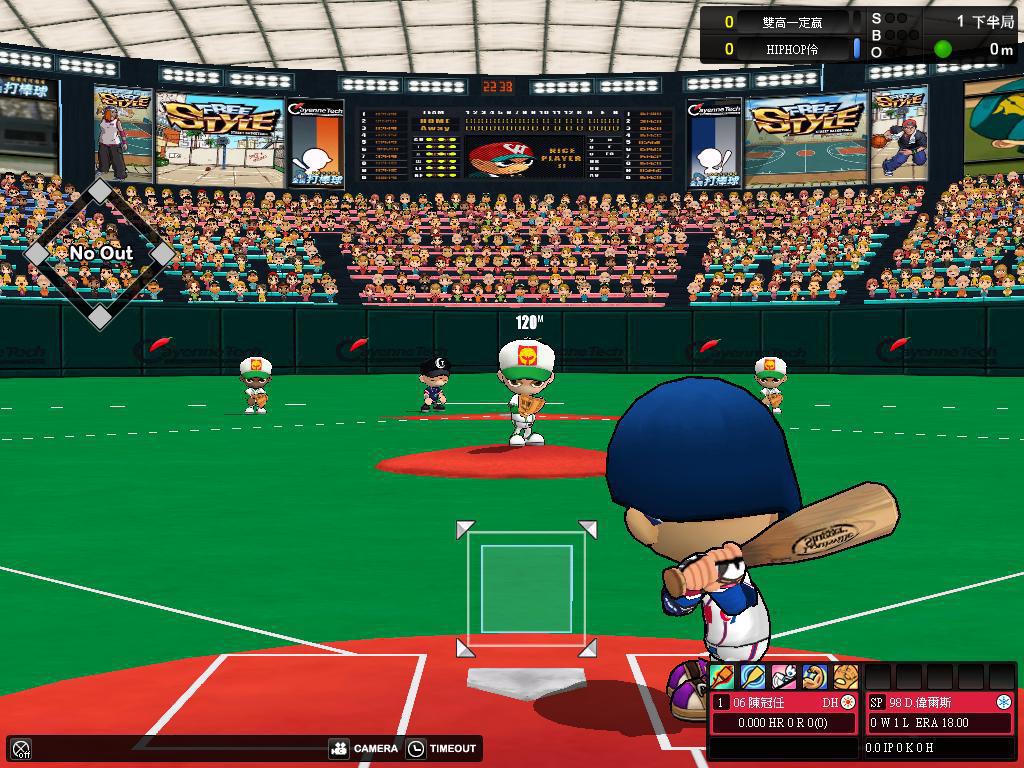Screen dimensions: 1024x768
Task: Switch the CAMERA view
Action: tap(364, 748)
